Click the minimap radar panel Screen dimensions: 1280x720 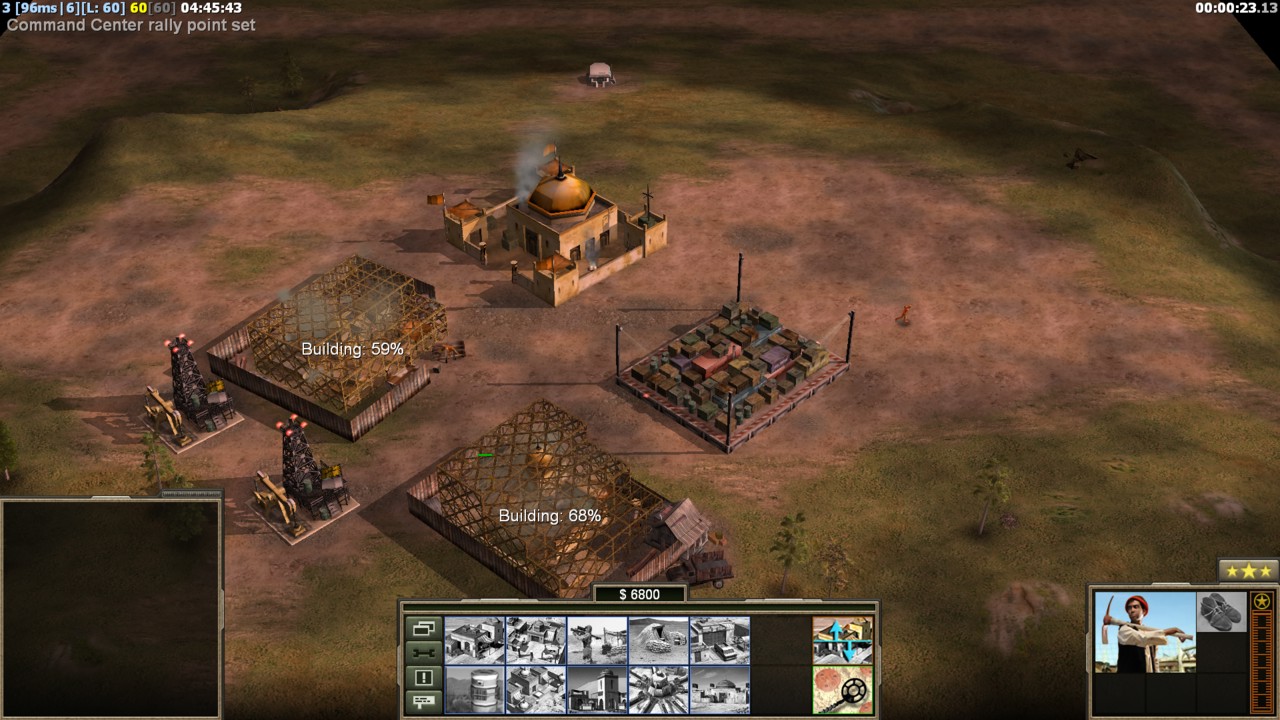pyautogui.click(x=110, y=607)
